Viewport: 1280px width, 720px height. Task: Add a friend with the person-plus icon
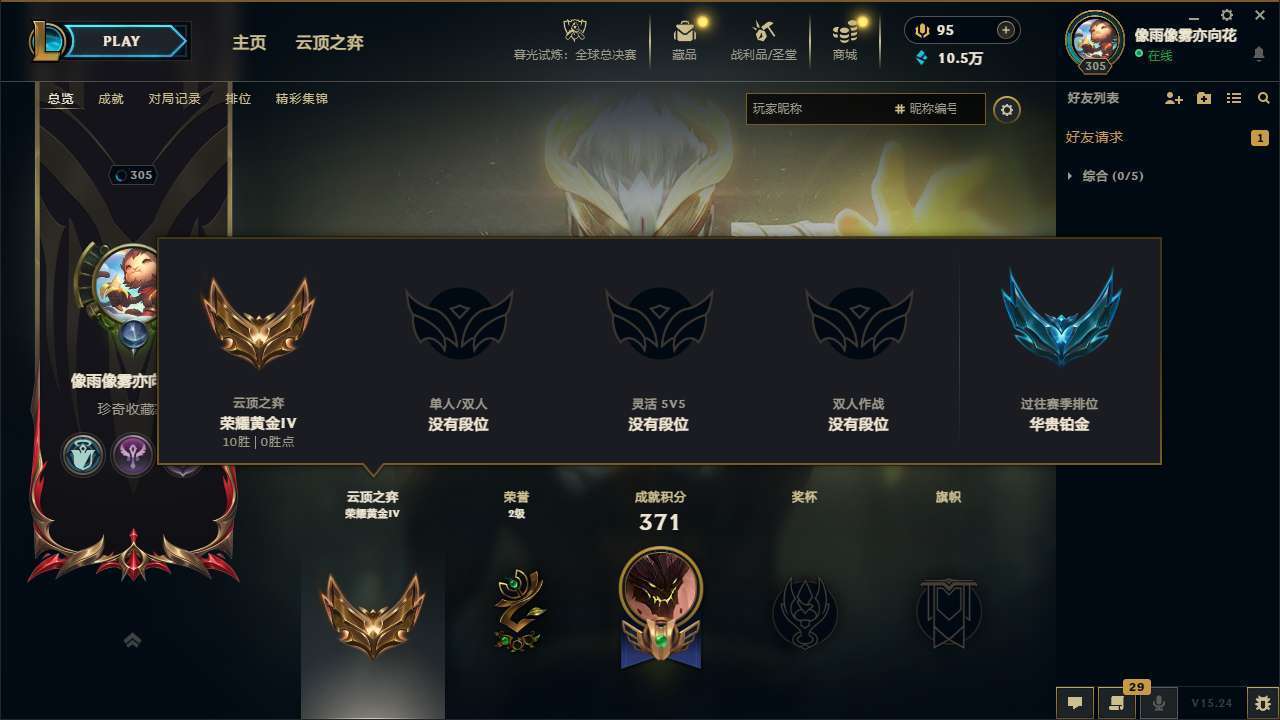[x=1172, y=98]
